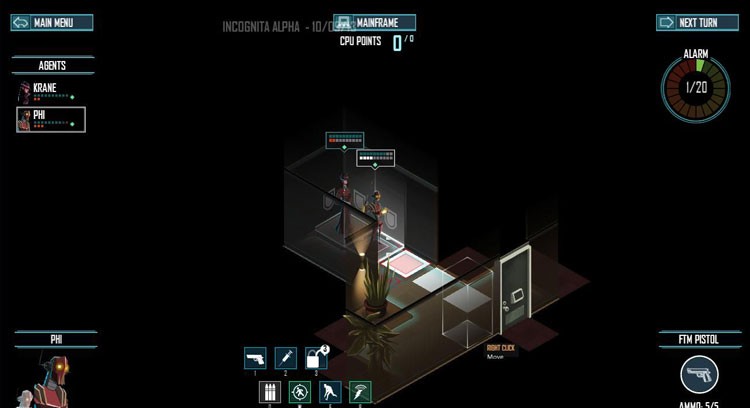Return to the Main Menu

click(x=52, y=23)
